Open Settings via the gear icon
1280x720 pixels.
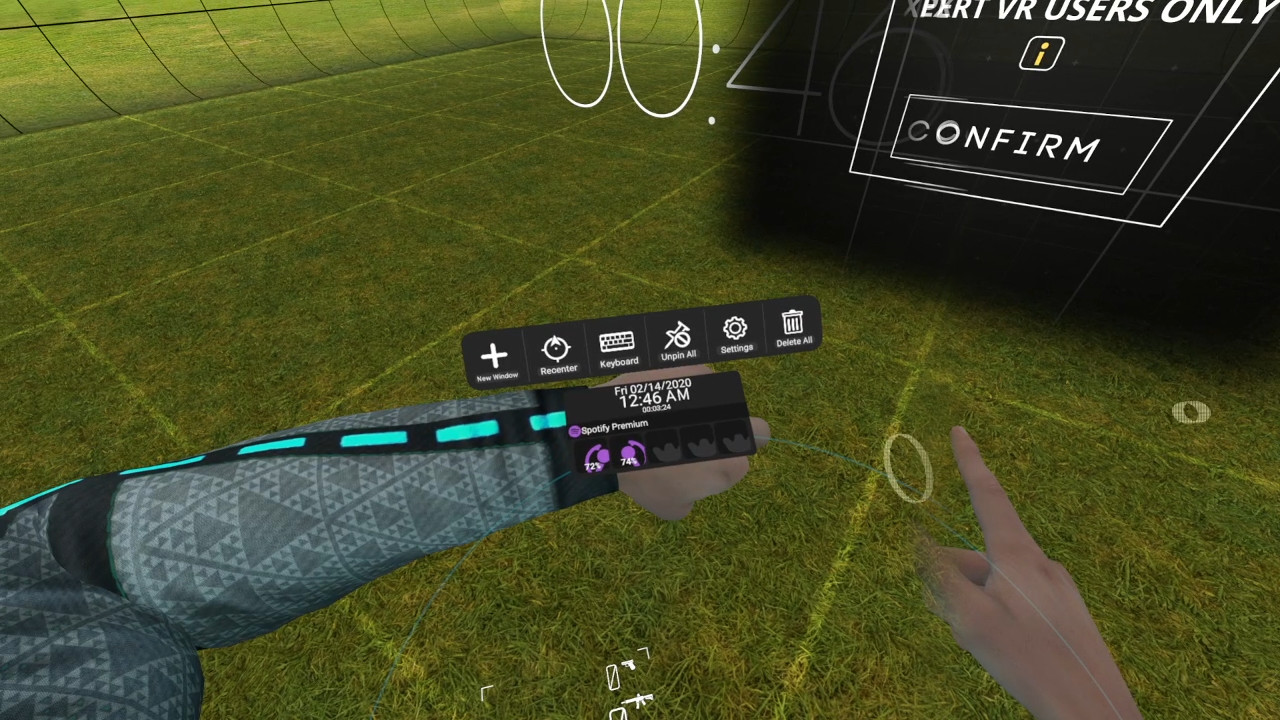[x=736, y=328]
